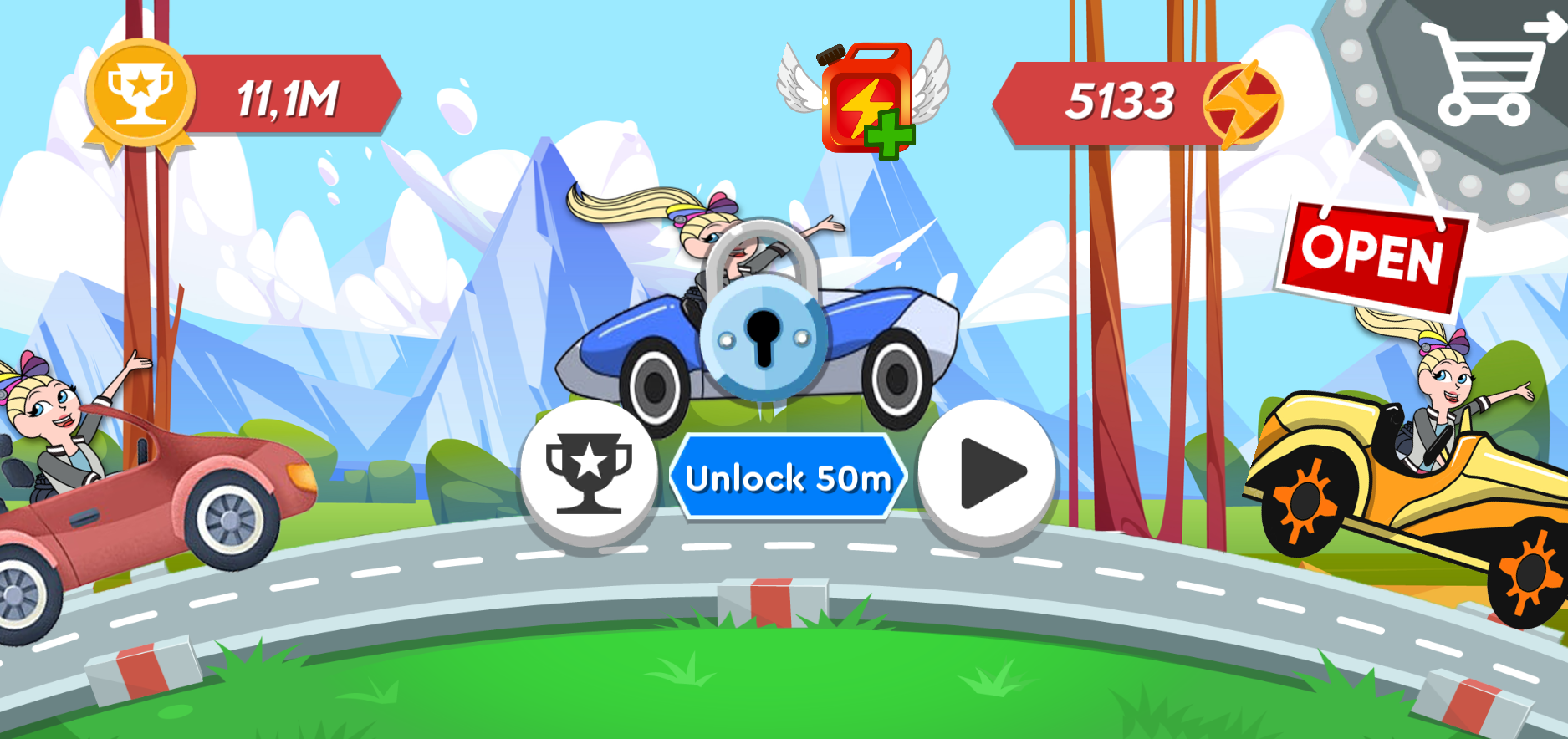Image resolution: width=1568 pixels, height=739 pixels.
Task: Tap the OPEN shop sign
Action: [1376, 255]
